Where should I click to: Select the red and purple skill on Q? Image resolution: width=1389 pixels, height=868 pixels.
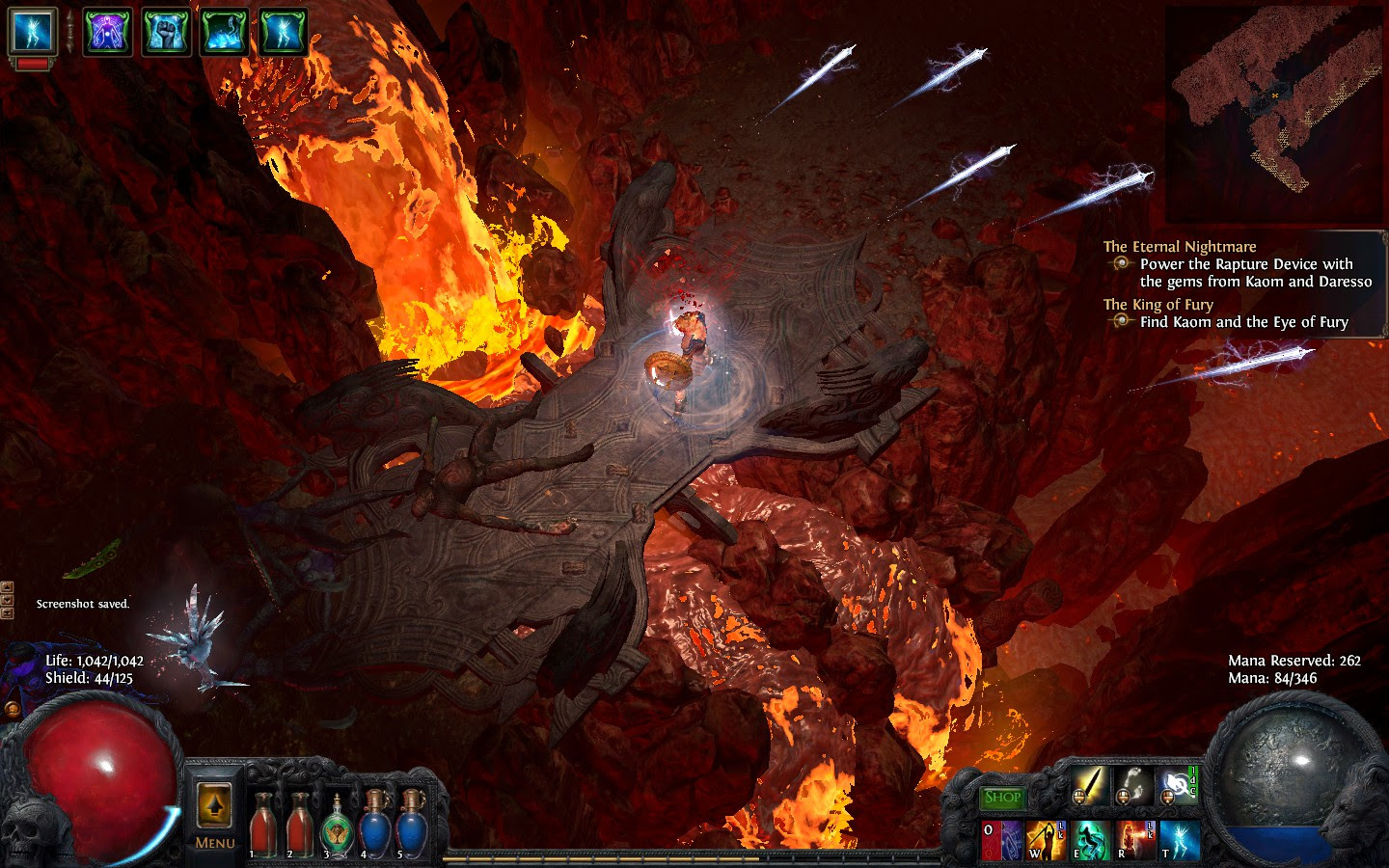[1000, 840]
